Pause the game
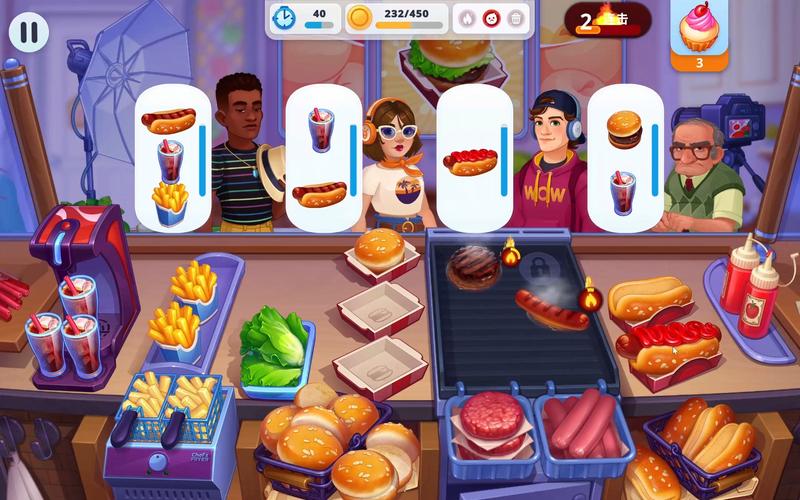 [29, 31]
